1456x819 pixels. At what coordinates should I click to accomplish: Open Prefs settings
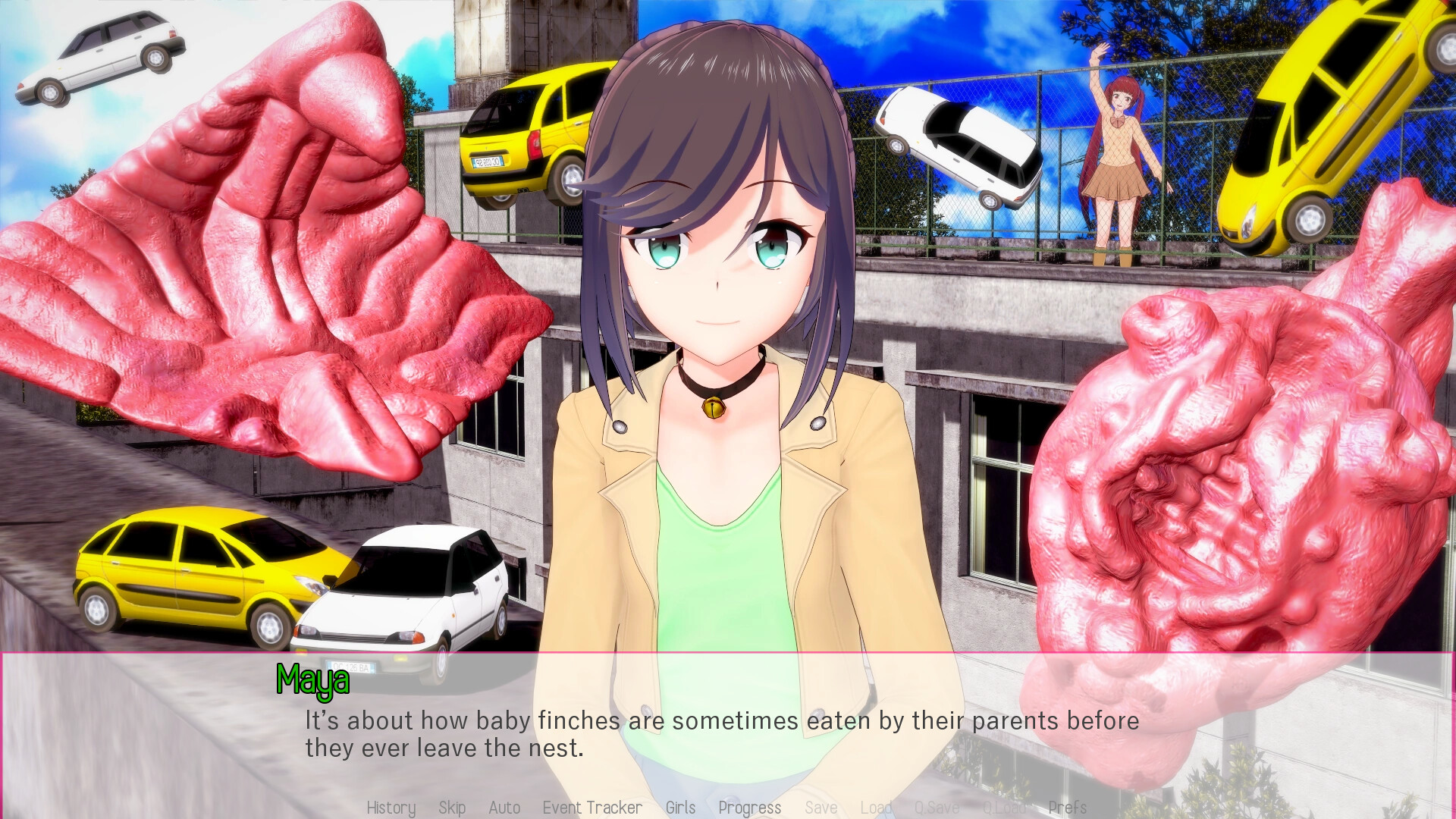coord(1068,808)
